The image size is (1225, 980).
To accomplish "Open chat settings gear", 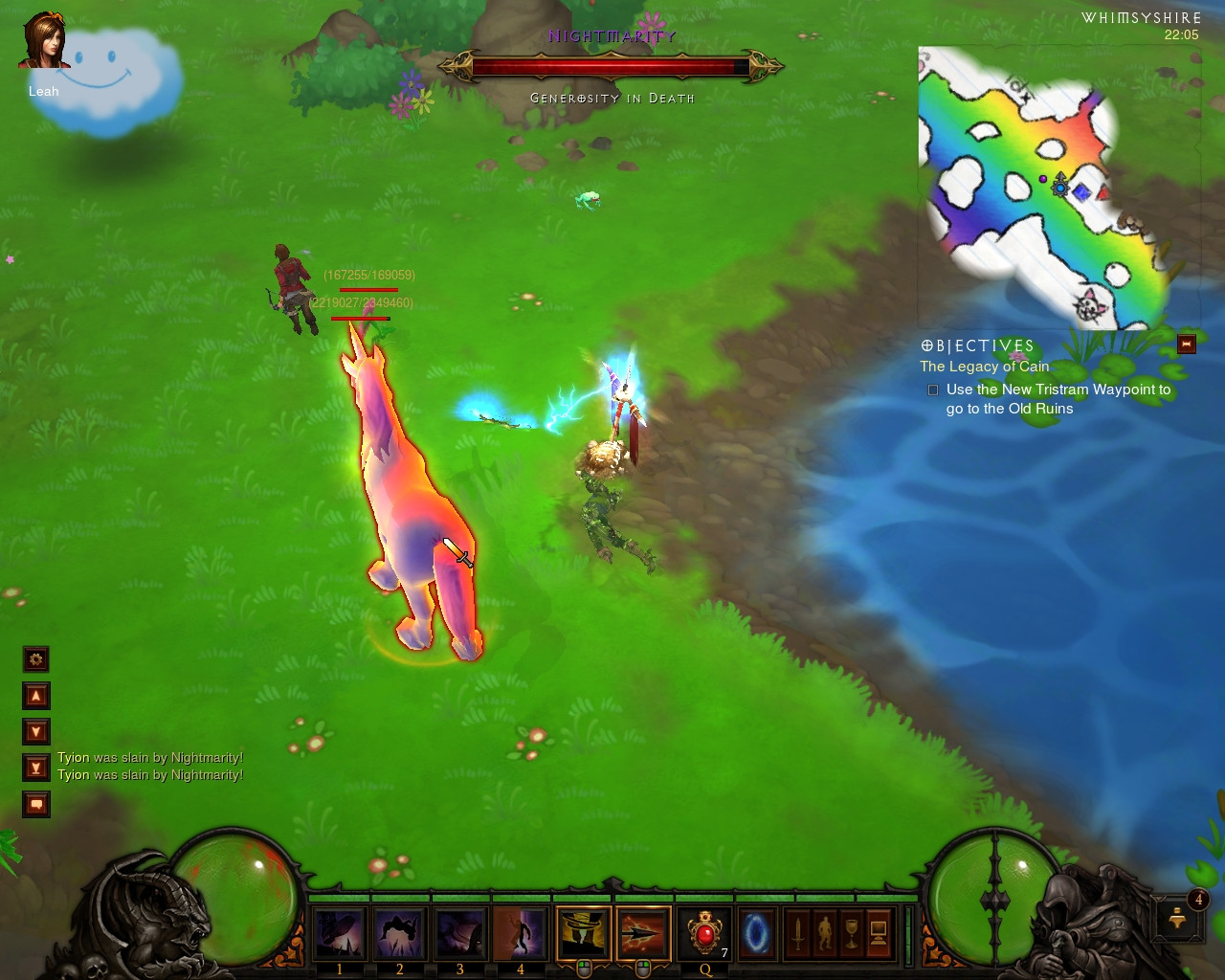I will (36, 658).
